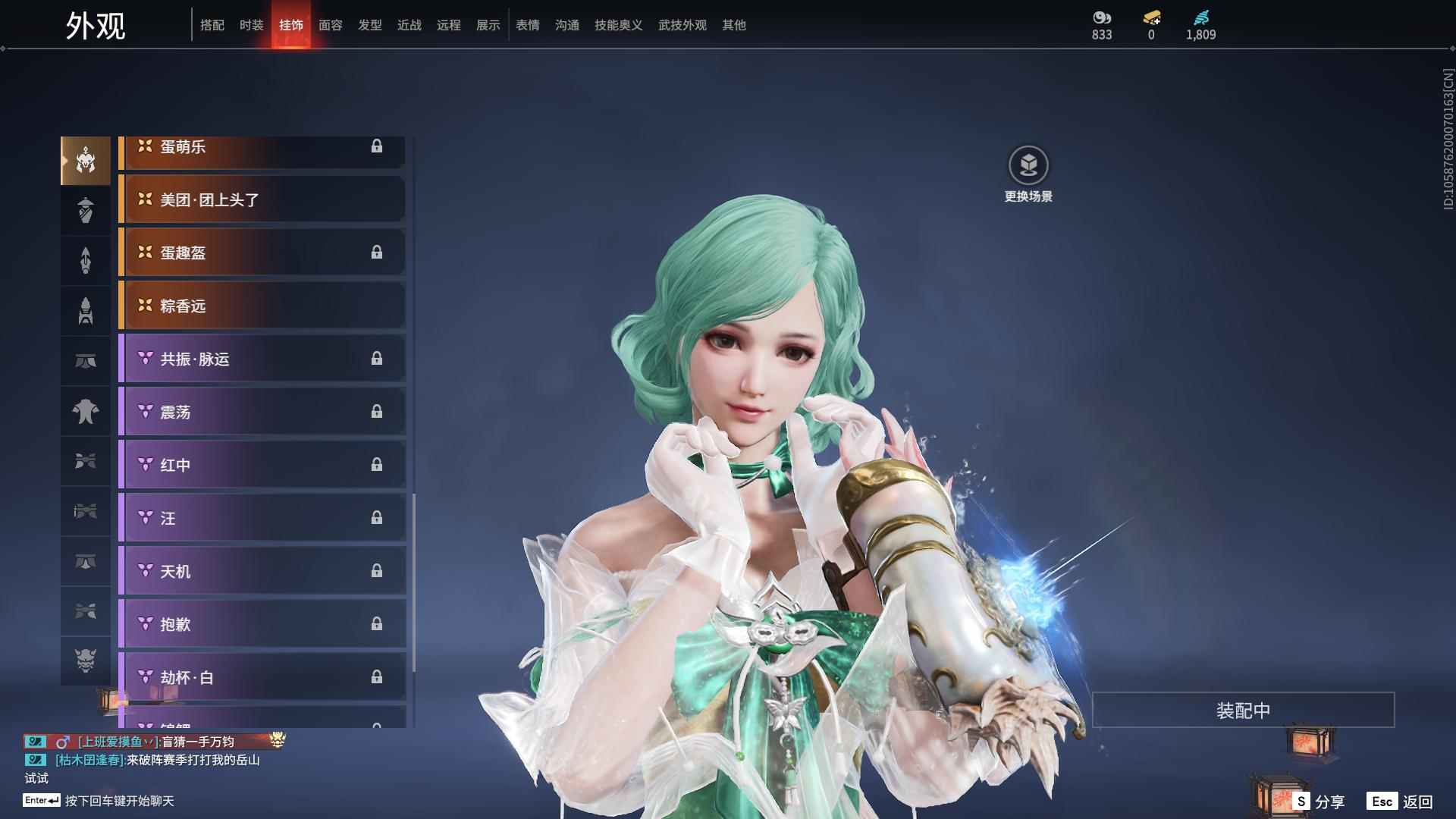Image resolution: width=1456 pixels, height=819 pixels.
Task: Select the locked 共振·脉运 item
Action: pos(262,359)
